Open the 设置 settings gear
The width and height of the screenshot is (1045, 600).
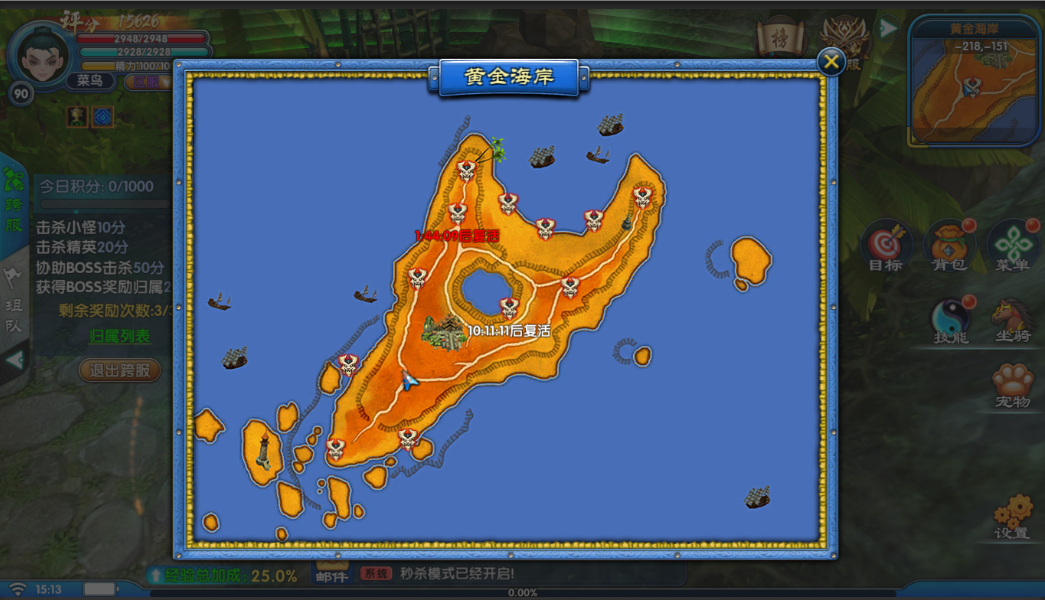pyautogui.click(x=1012, y=516)
